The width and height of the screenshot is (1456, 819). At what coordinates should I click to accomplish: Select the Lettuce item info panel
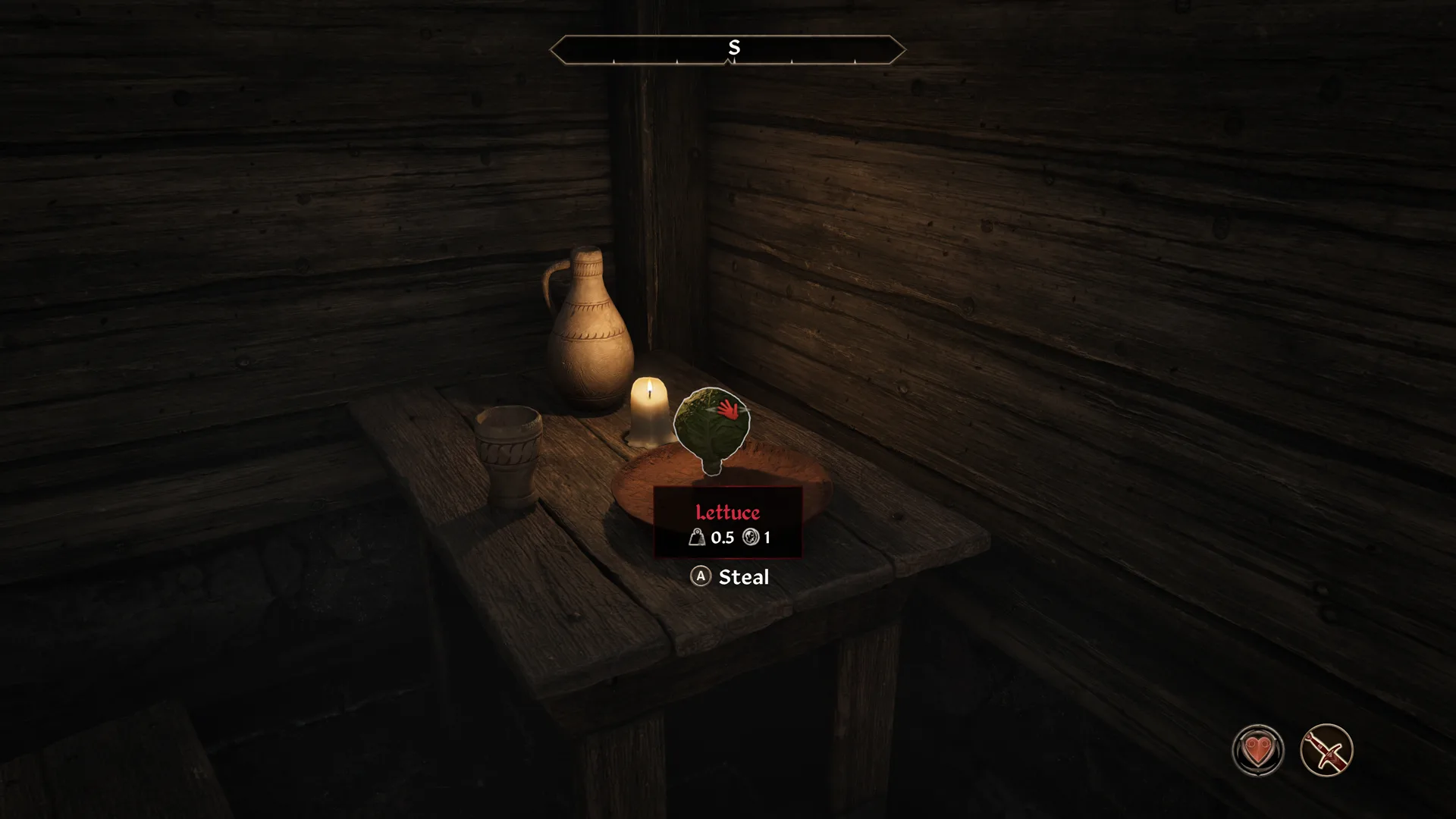(x=727, y=523)
